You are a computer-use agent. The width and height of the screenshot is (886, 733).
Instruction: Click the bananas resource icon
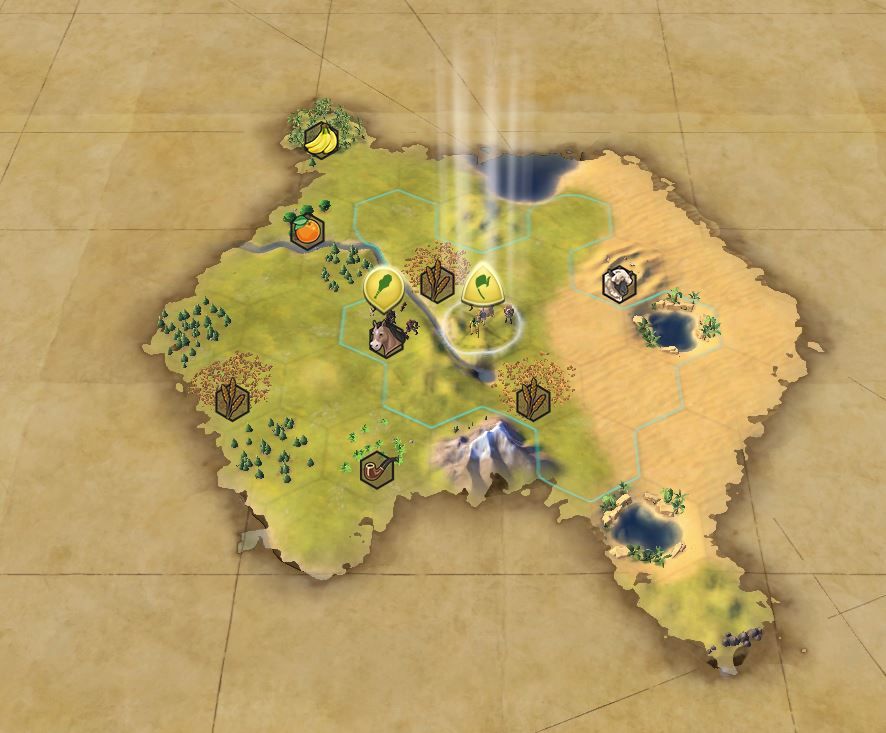(x=320, y=141)
